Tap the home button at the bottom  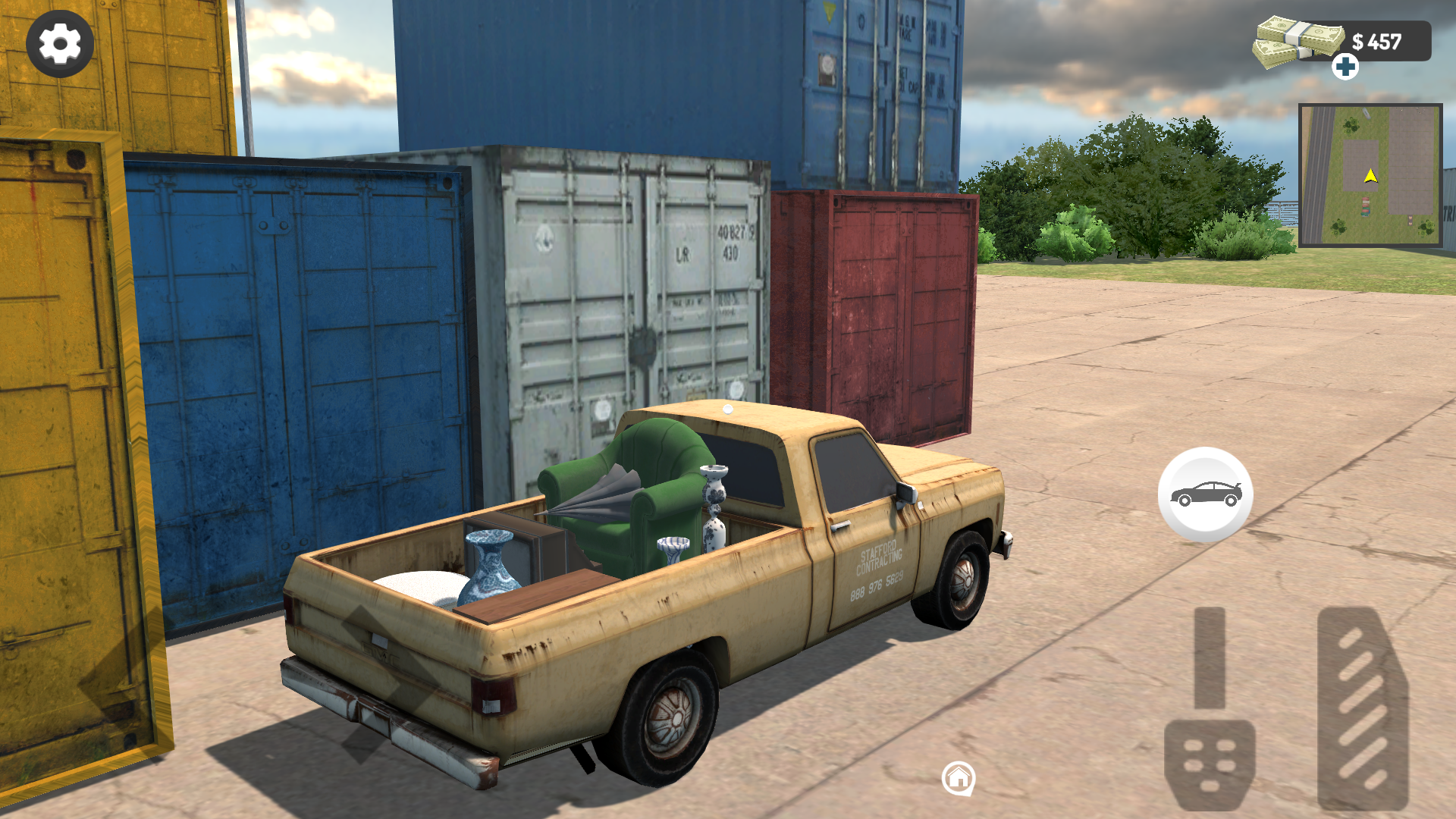959,777
